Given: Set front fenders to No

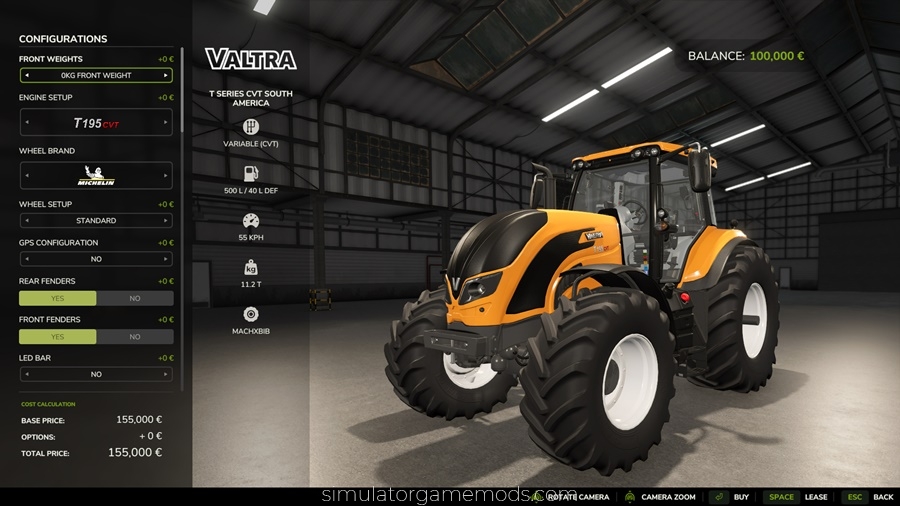Looking at the screenshot, I should click(135, 337).
